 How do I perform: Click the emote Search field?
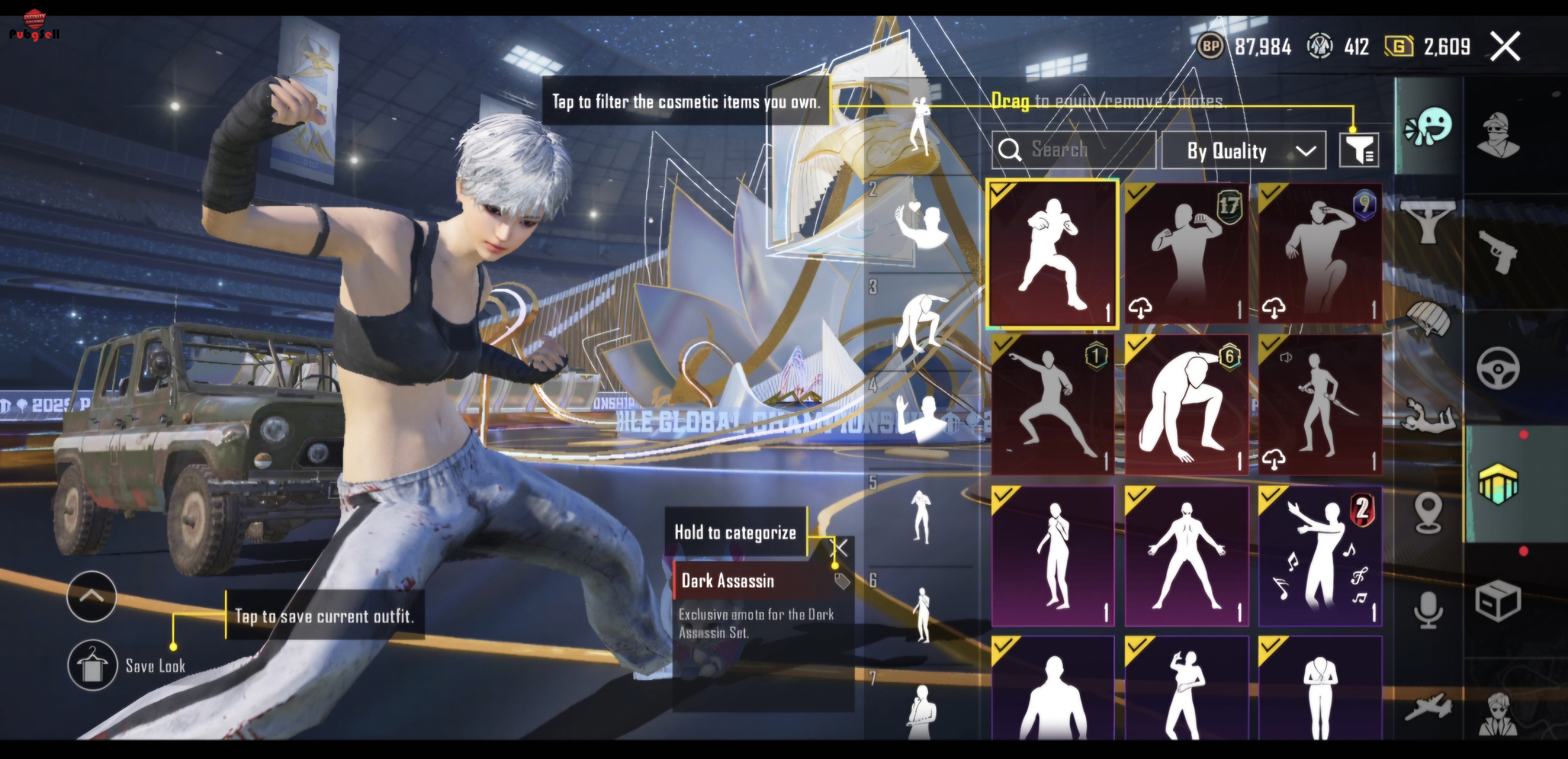point(1074,150)
